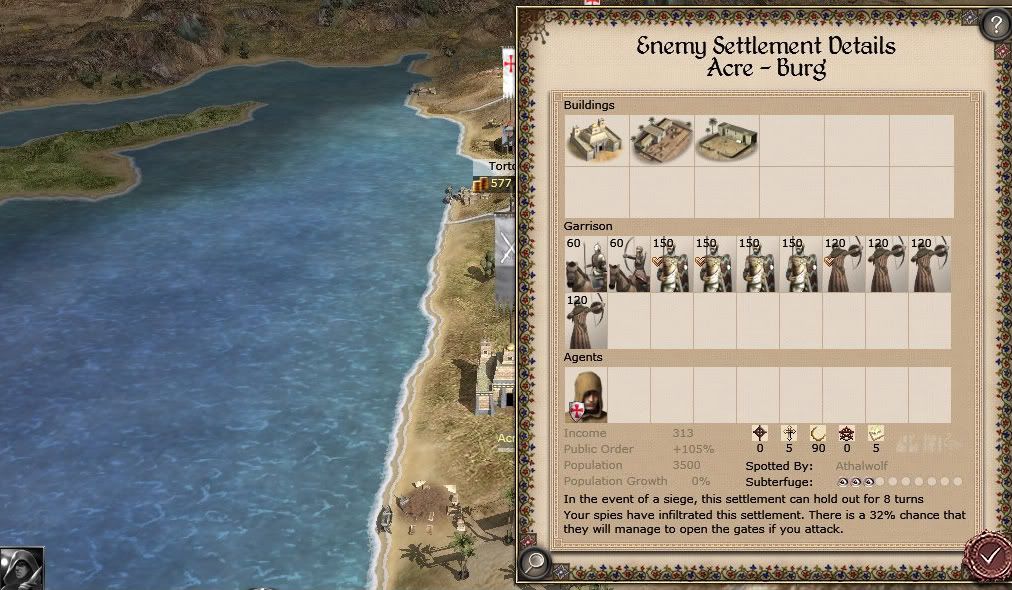Screen dimensions: 1012x590
Task: Choose the mounted horse archer garrison unit
Action: tap(629, 265)
